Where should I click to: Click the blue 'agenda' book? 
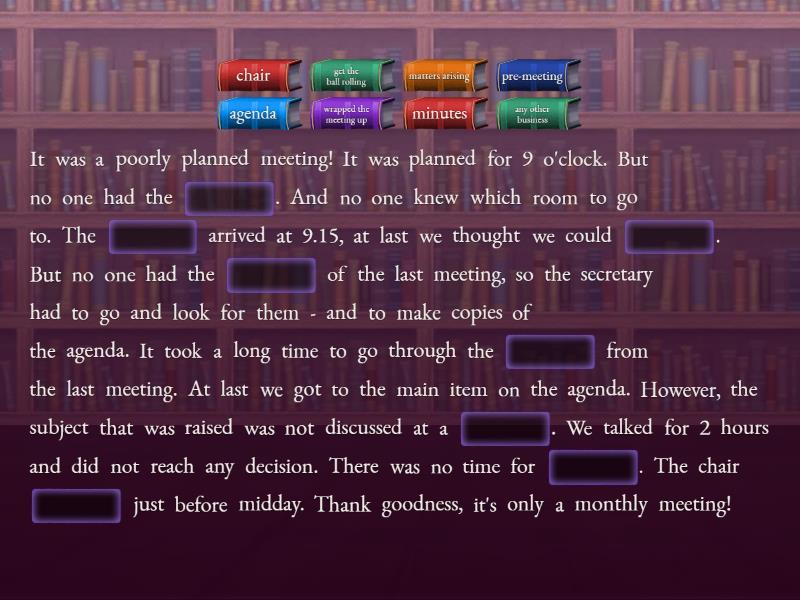coord(258,114)
